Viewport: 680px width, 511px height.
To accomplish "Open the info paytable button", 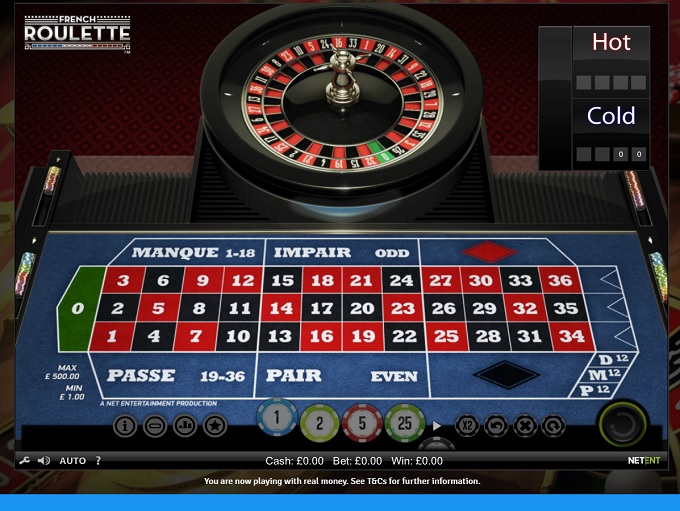I will (x=125, y=426).
